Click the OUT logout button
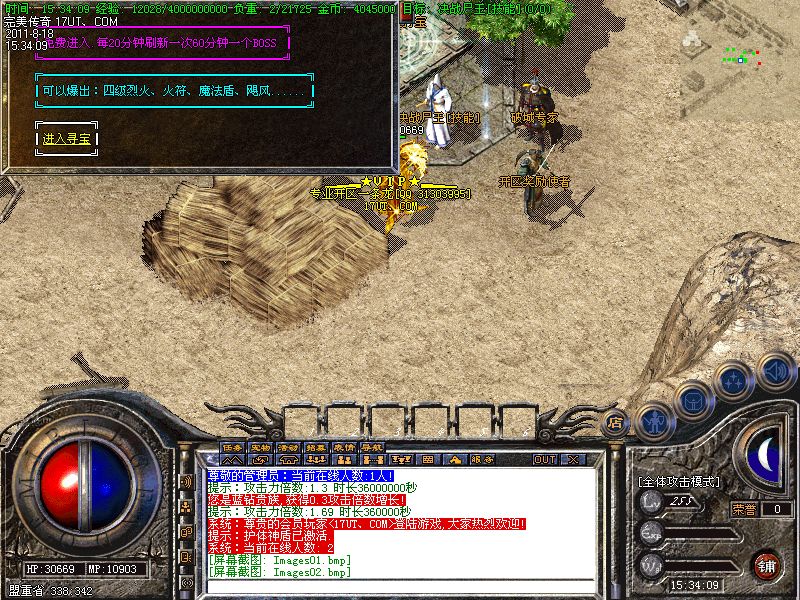 [x=544, y=459]
